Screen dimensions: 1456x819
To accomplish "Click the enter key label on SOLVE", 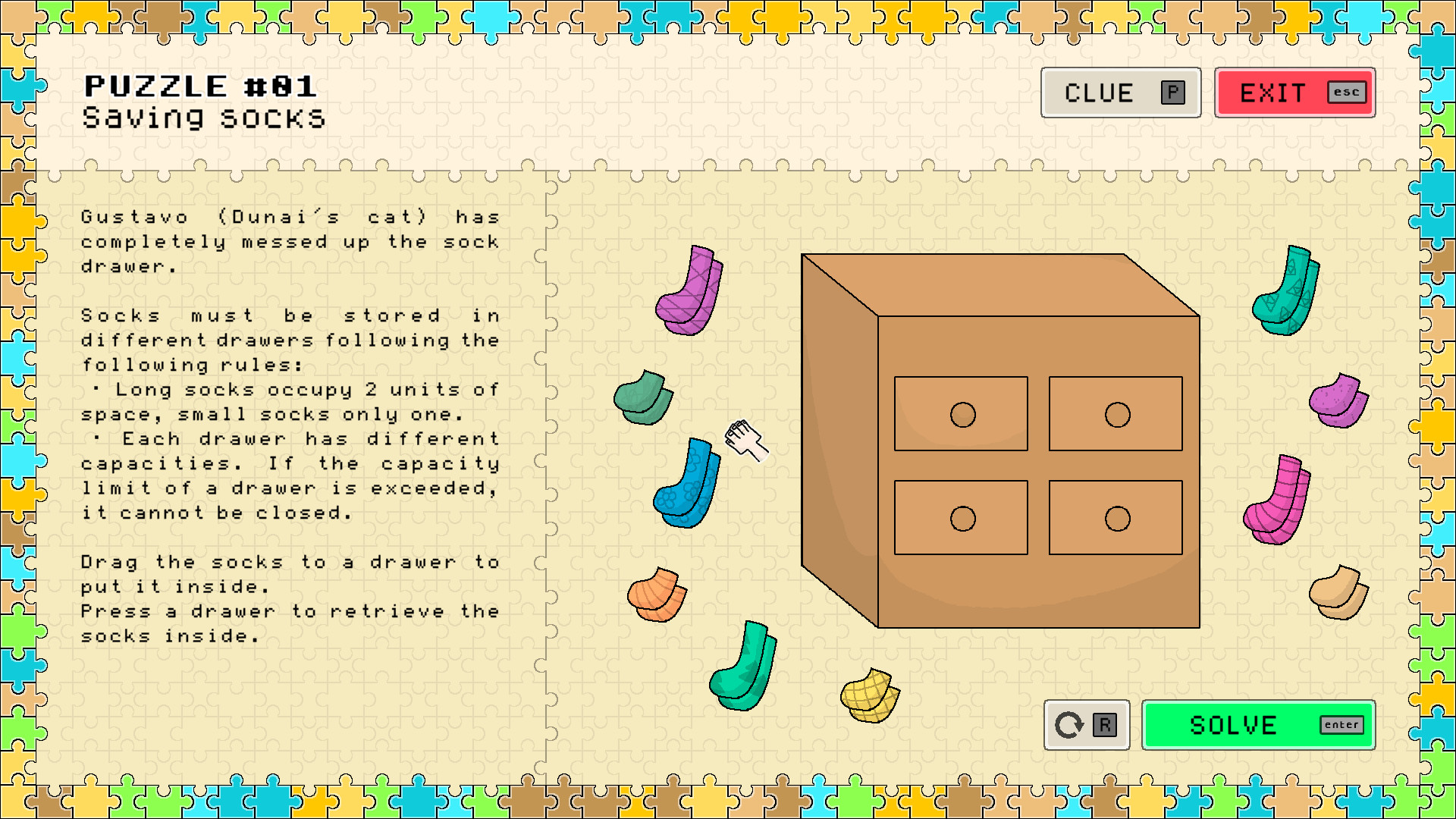I will [1341, 725].
